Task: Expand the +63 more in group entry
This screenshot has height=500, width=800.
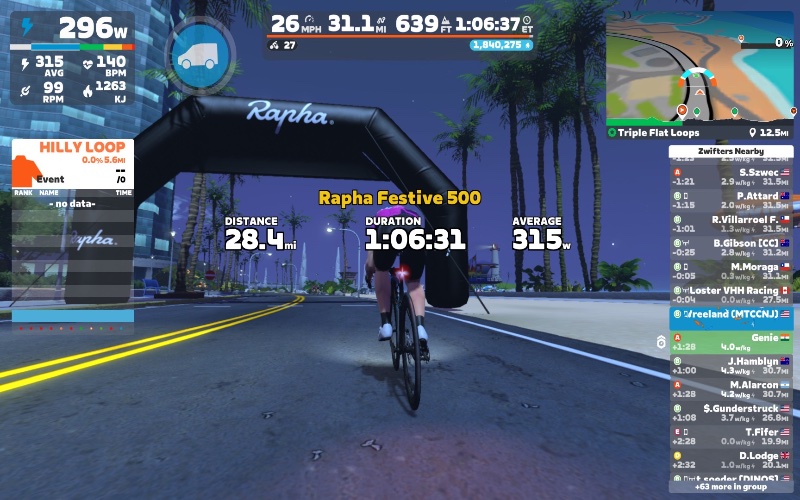Action: pos(731,487)
